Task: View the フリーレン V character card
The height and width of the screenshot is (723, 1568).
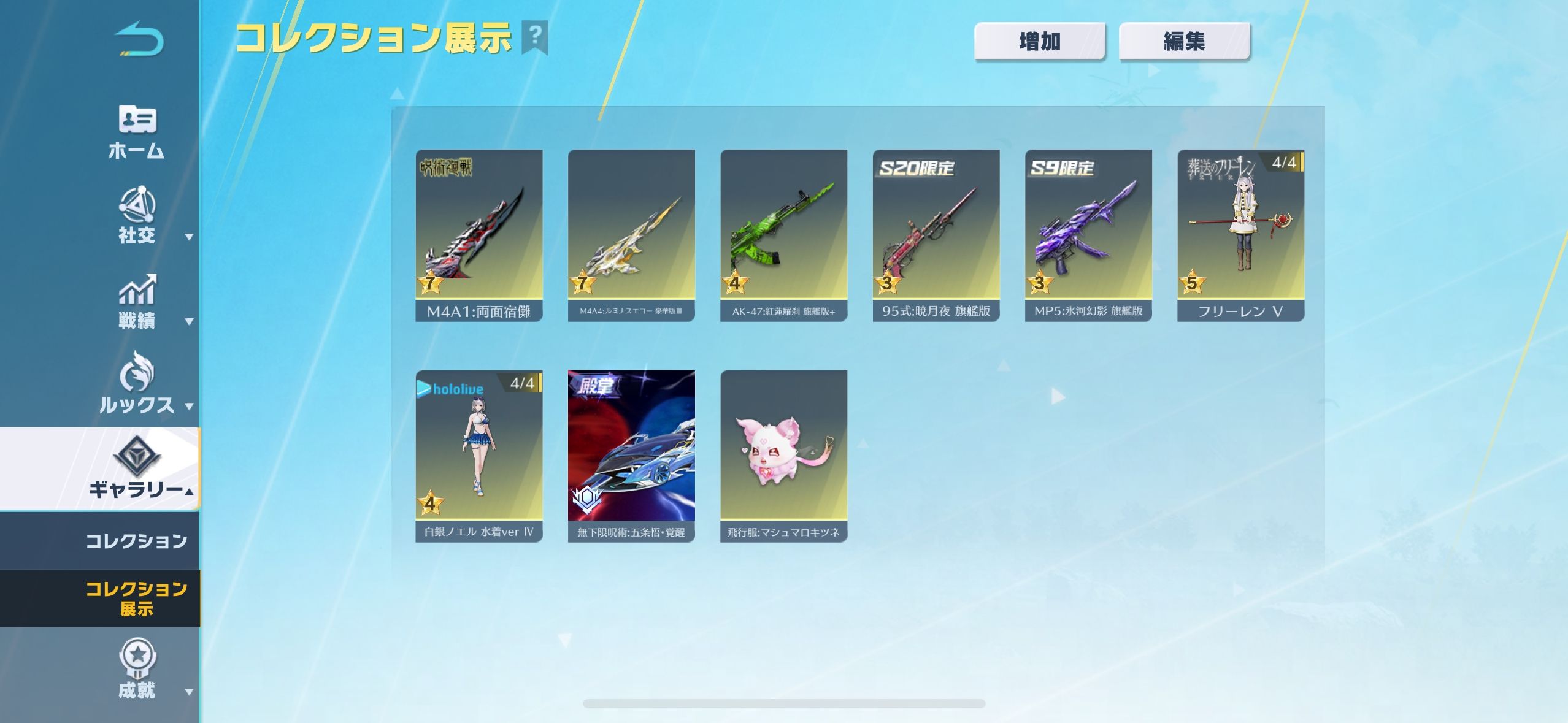Action: click(x=1240, y=235)
